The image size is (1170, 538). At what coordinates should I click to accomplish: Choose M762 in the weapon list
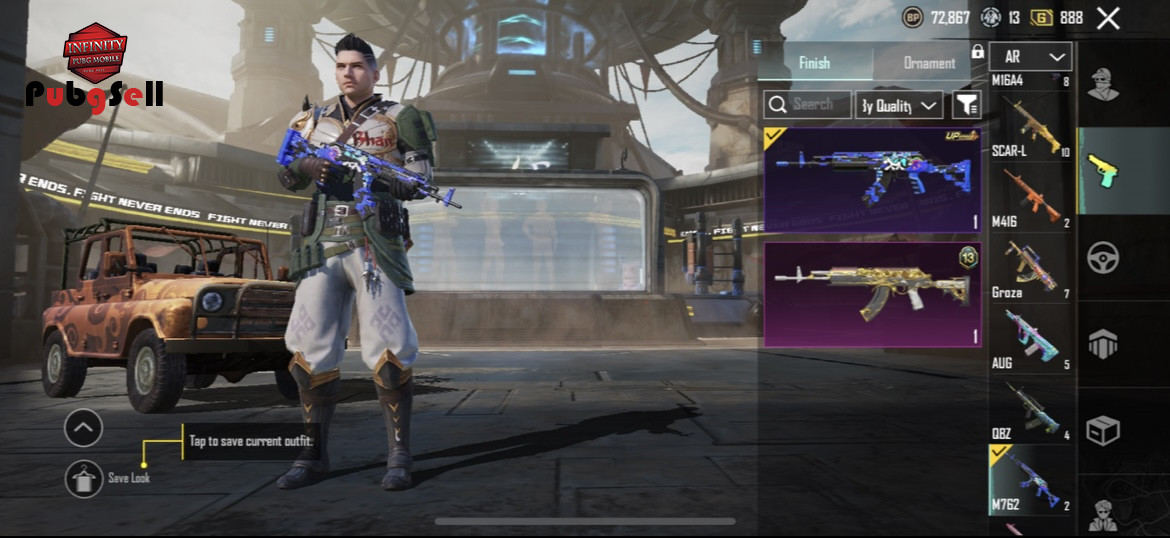1031,481
